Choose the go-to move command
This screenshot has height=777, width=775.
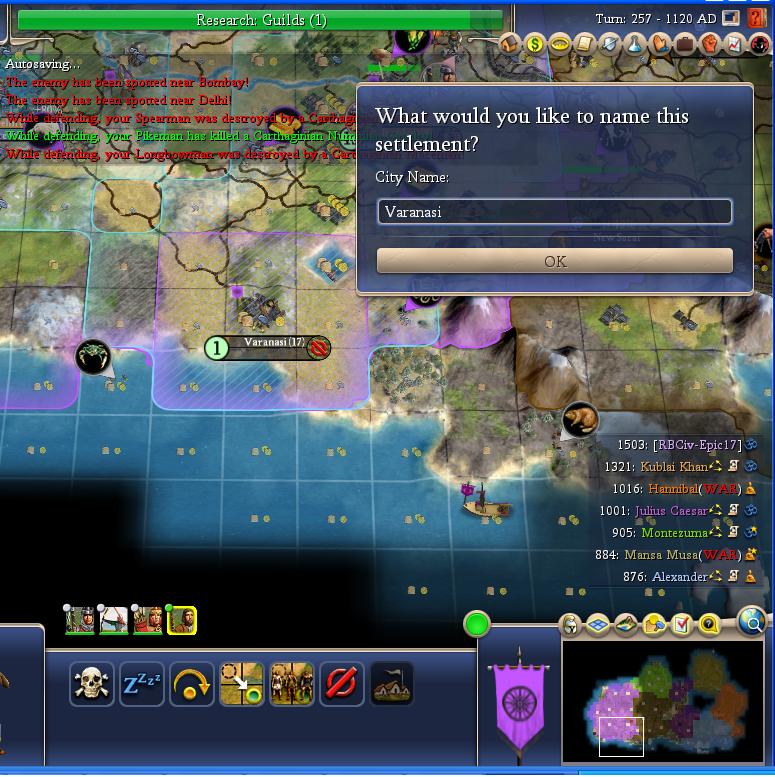[x=242, y=684]
